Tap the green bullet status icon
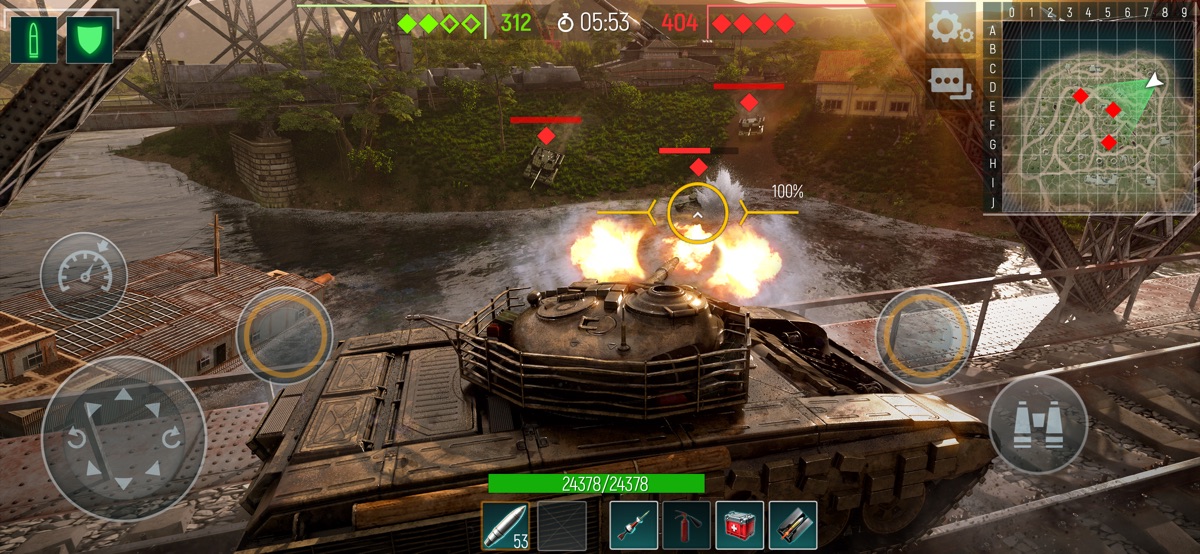 tap(33, 39)
